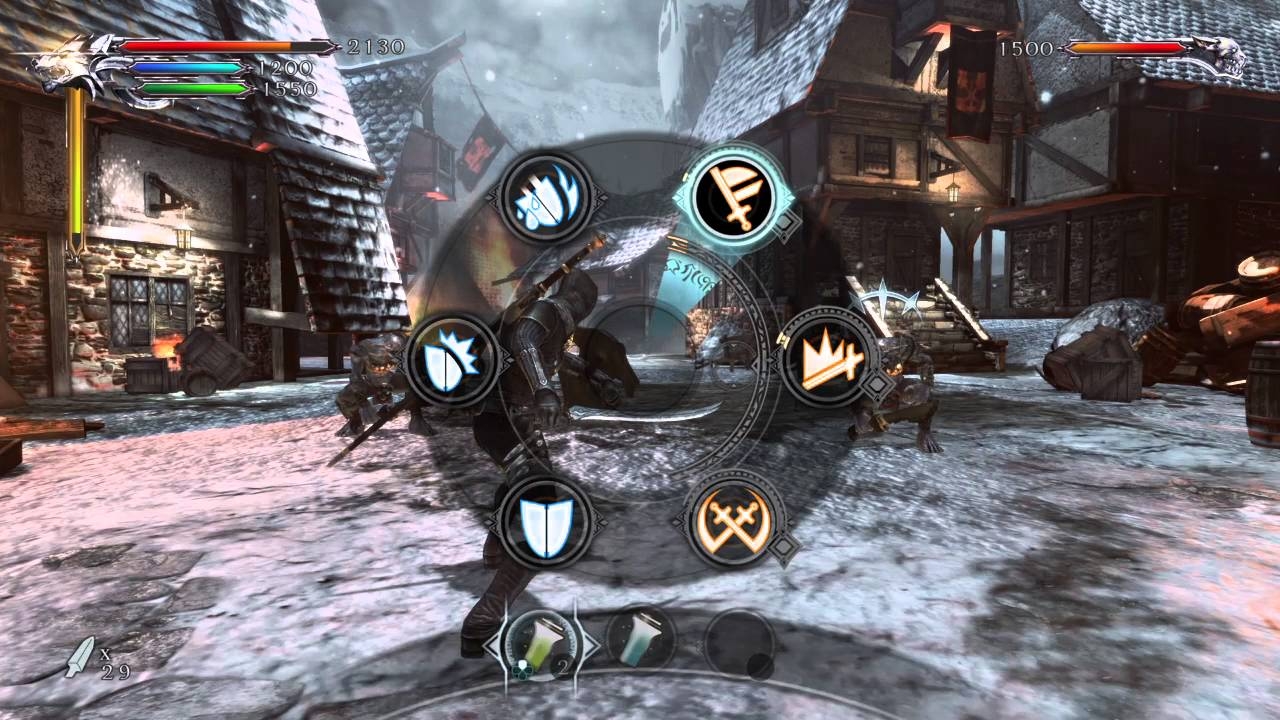Activate the orange crossed swords skill
The image size is (1280, 720).
pyautogui.click(x=735, y=520)
